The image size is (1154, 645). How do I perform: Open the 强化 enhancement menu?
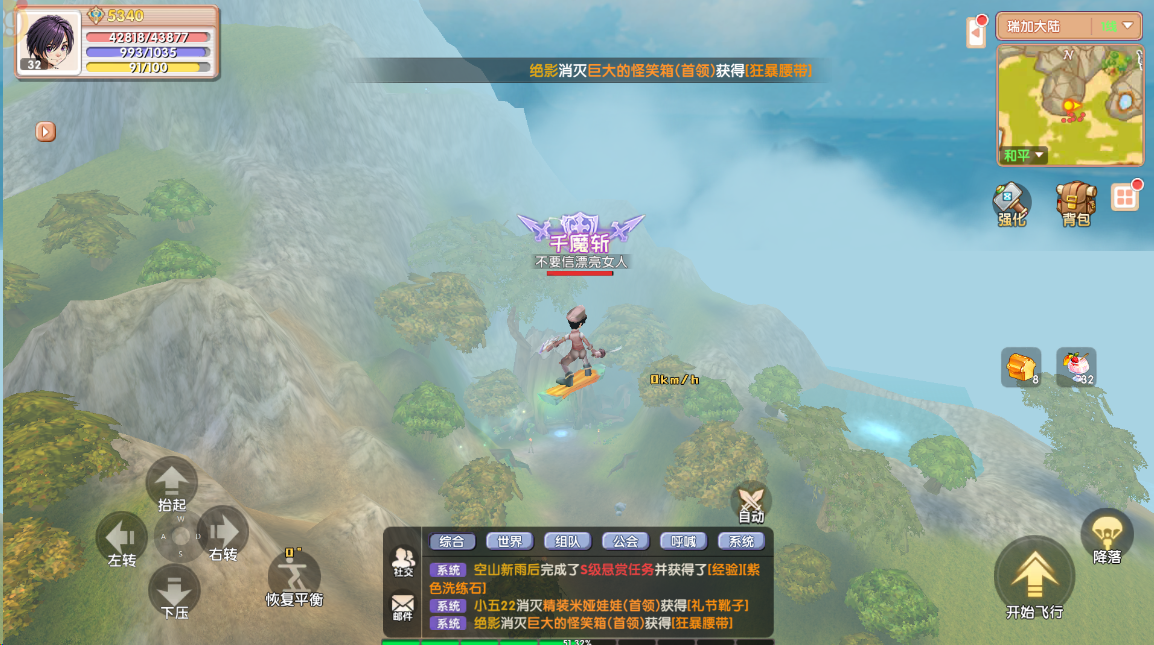pos(1011,201)
